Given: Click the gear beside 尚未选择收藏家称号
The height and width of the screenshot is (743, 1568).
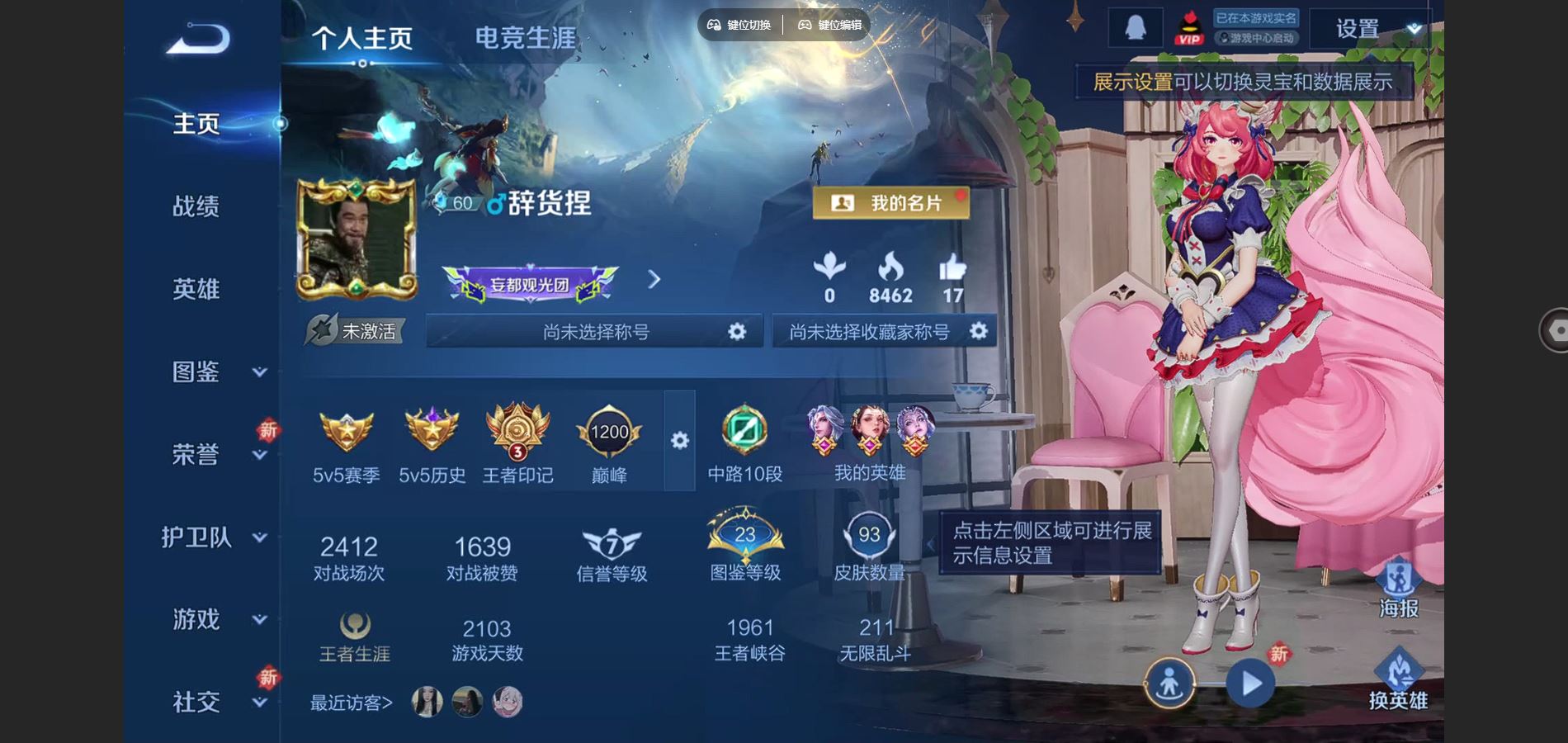Looking at the screenshot, I should pos(980,330).
